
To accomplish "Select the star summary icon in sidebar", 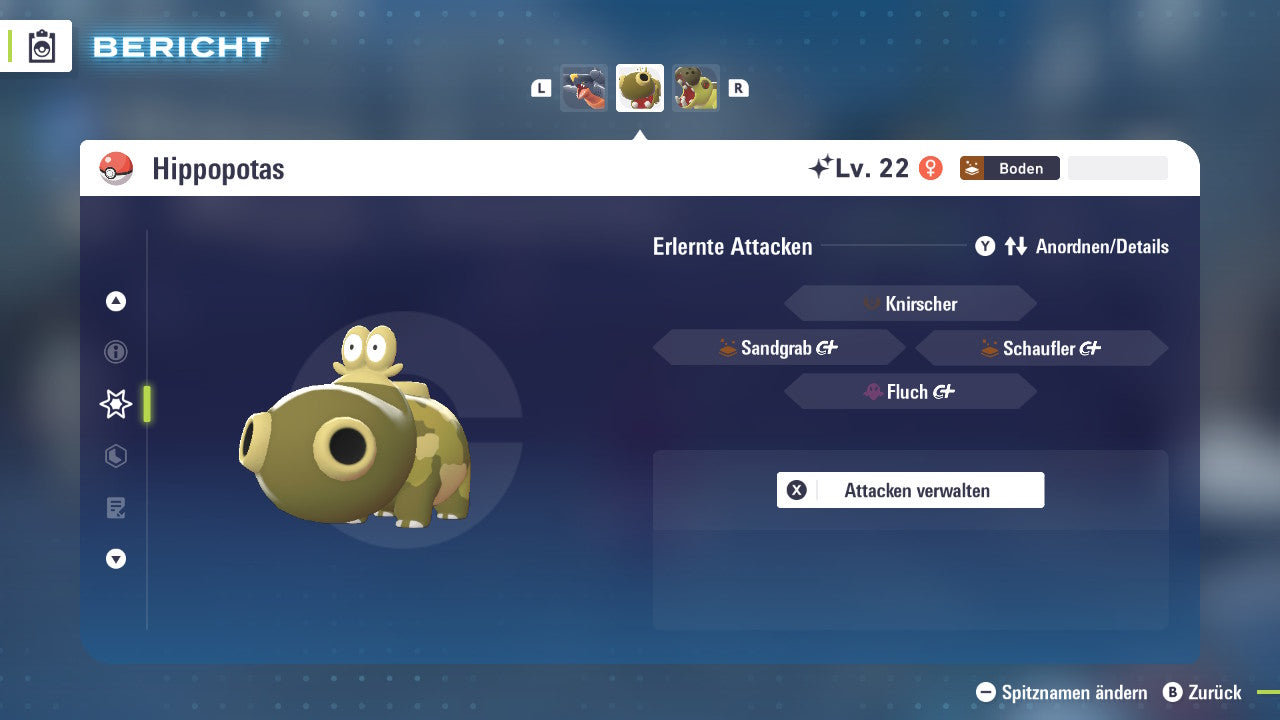I will click(x=115, y=404).
